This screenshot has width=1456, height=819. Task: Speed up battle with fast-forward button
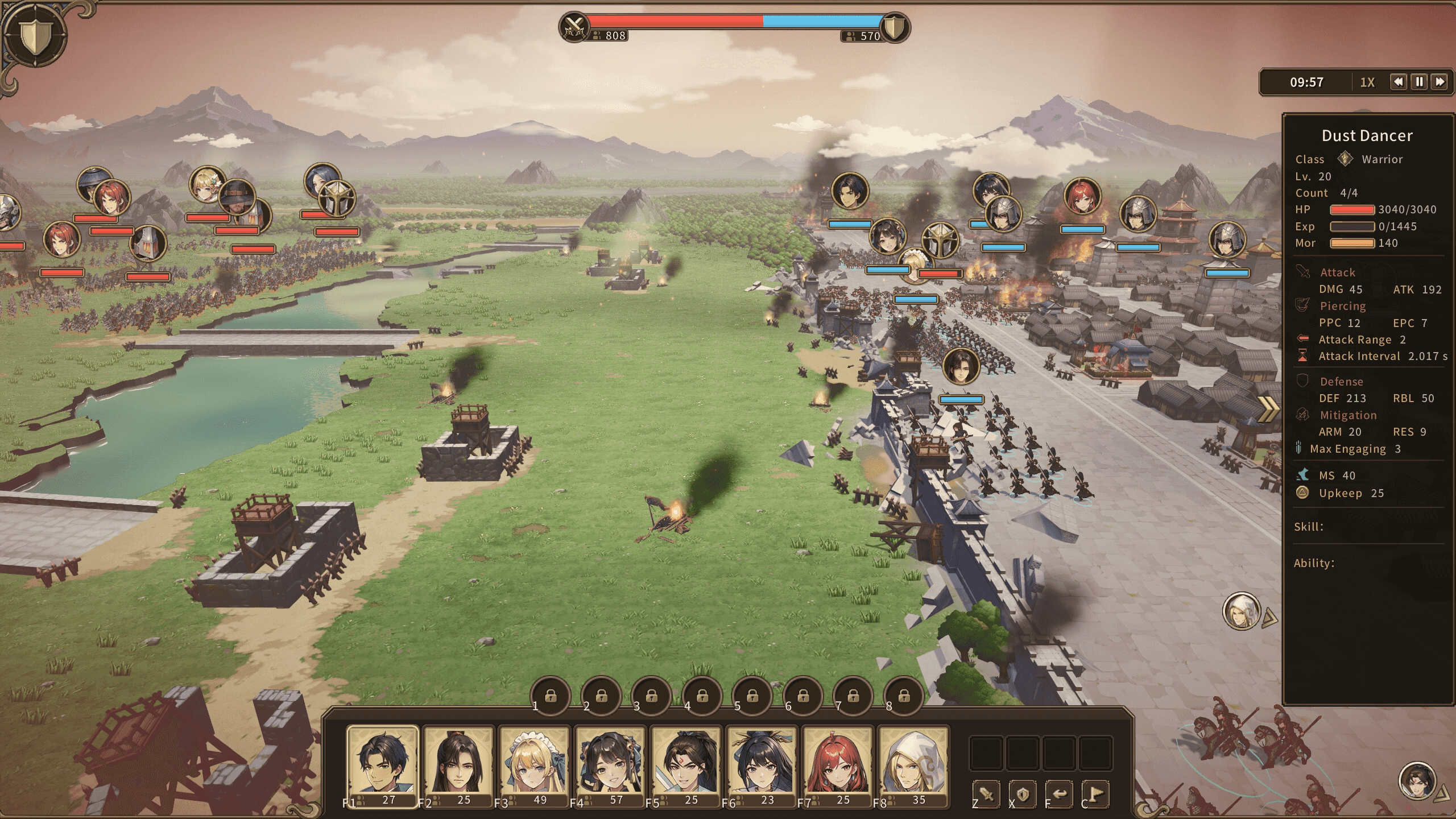click(1440, 82)
